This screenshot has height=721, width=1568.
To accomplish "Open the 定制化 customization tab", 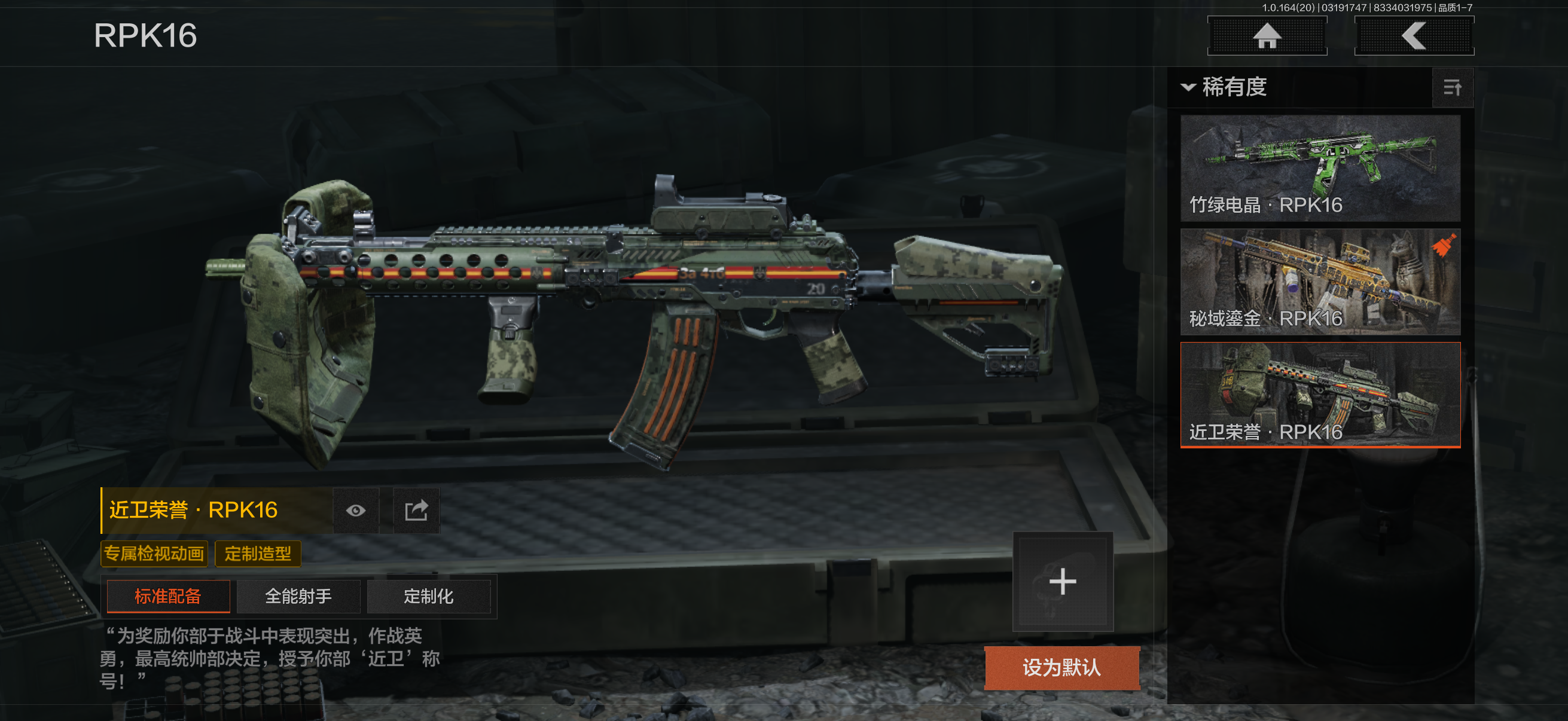I will [x=429, y=596].
